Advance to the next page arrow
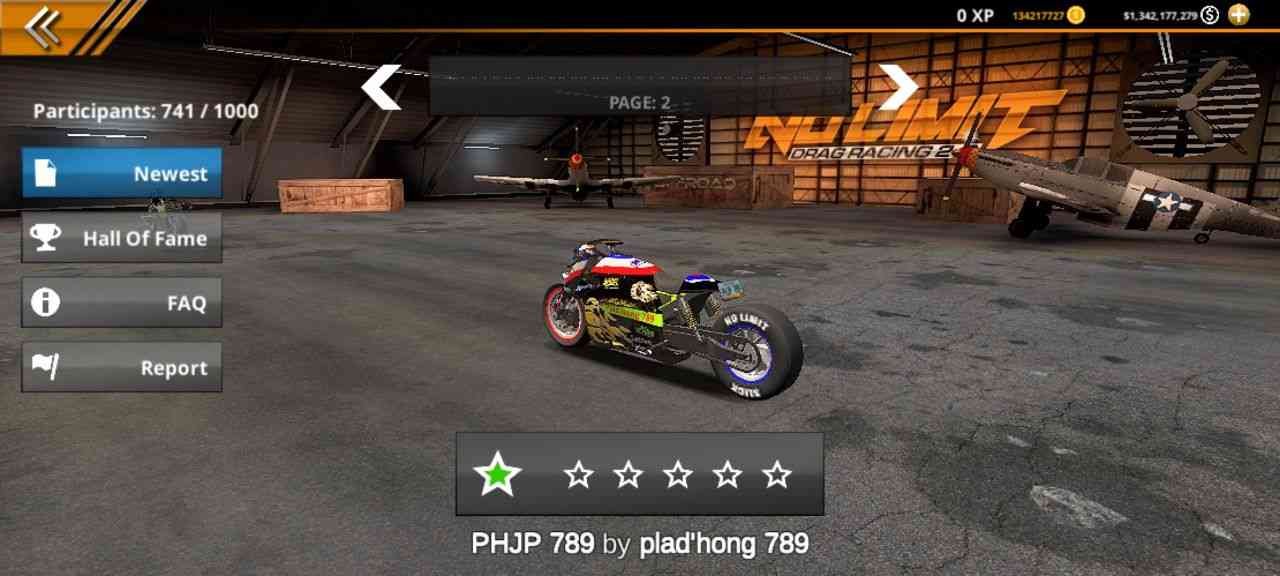Image resolution: width=1280 pixels, height=576 pixels. tap(897, 88)
